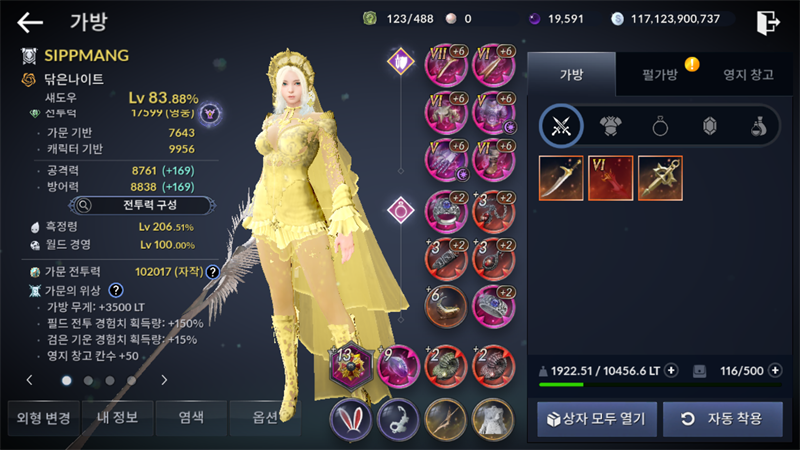The height and width of the screenshot is (450, 800).
Task: Select the potion flask category
Action: coord(759,125)
